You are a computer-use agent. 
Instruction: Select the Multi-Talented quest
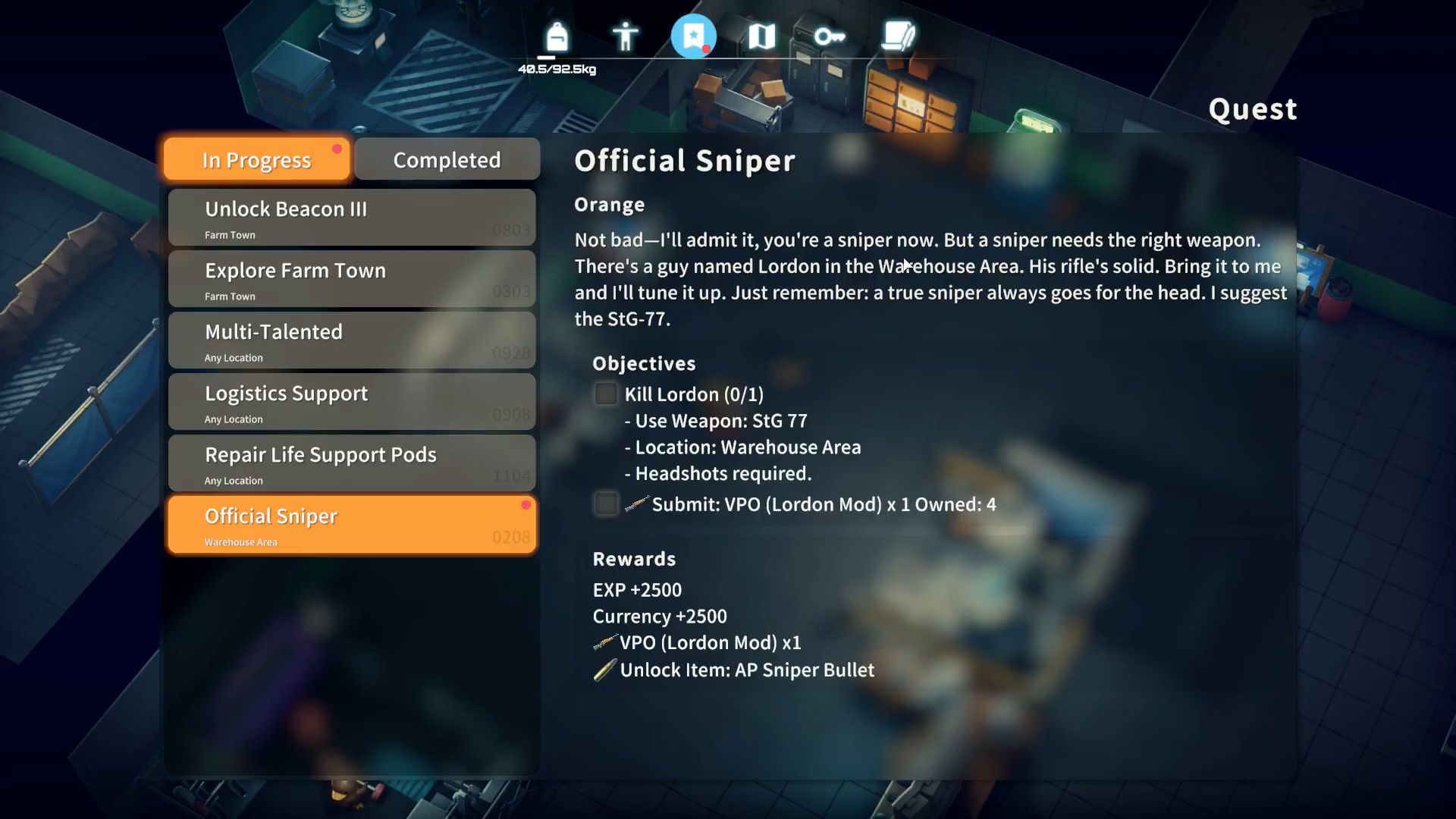pos(351,340)
